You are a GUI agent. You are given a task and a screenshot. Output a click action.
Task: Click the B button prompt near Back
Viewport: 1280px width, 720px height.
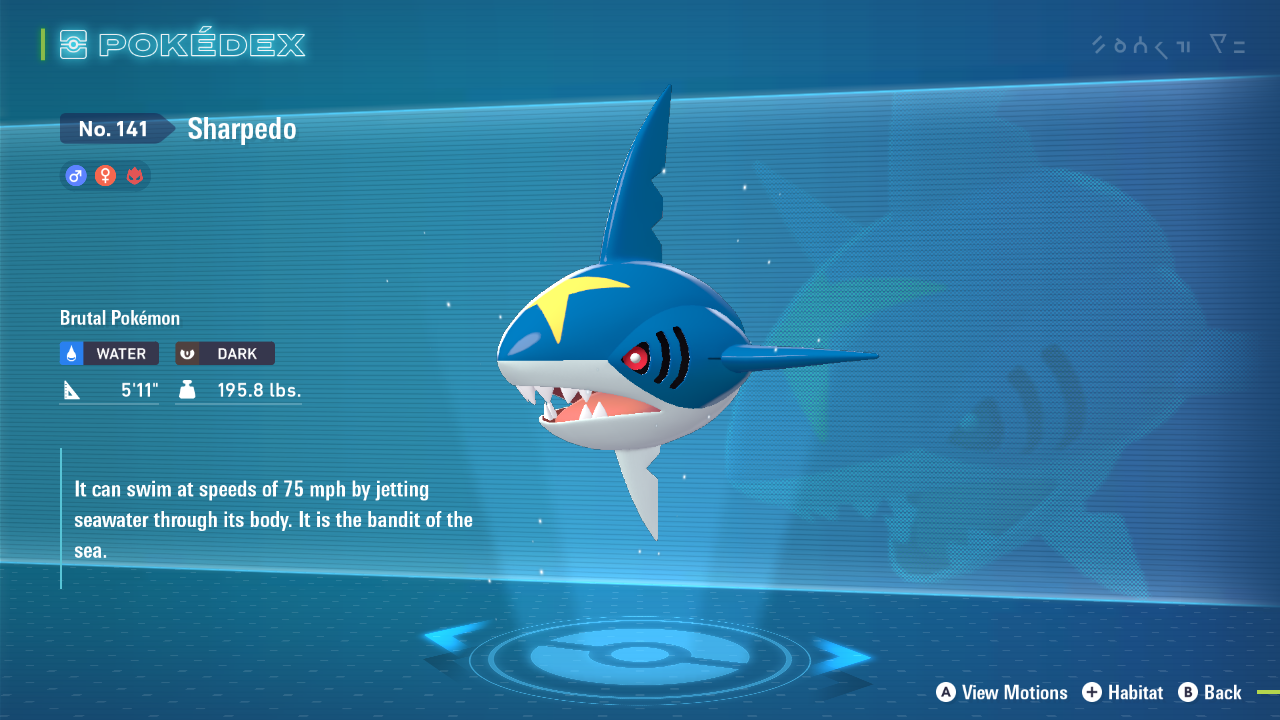coord(1187,693)
